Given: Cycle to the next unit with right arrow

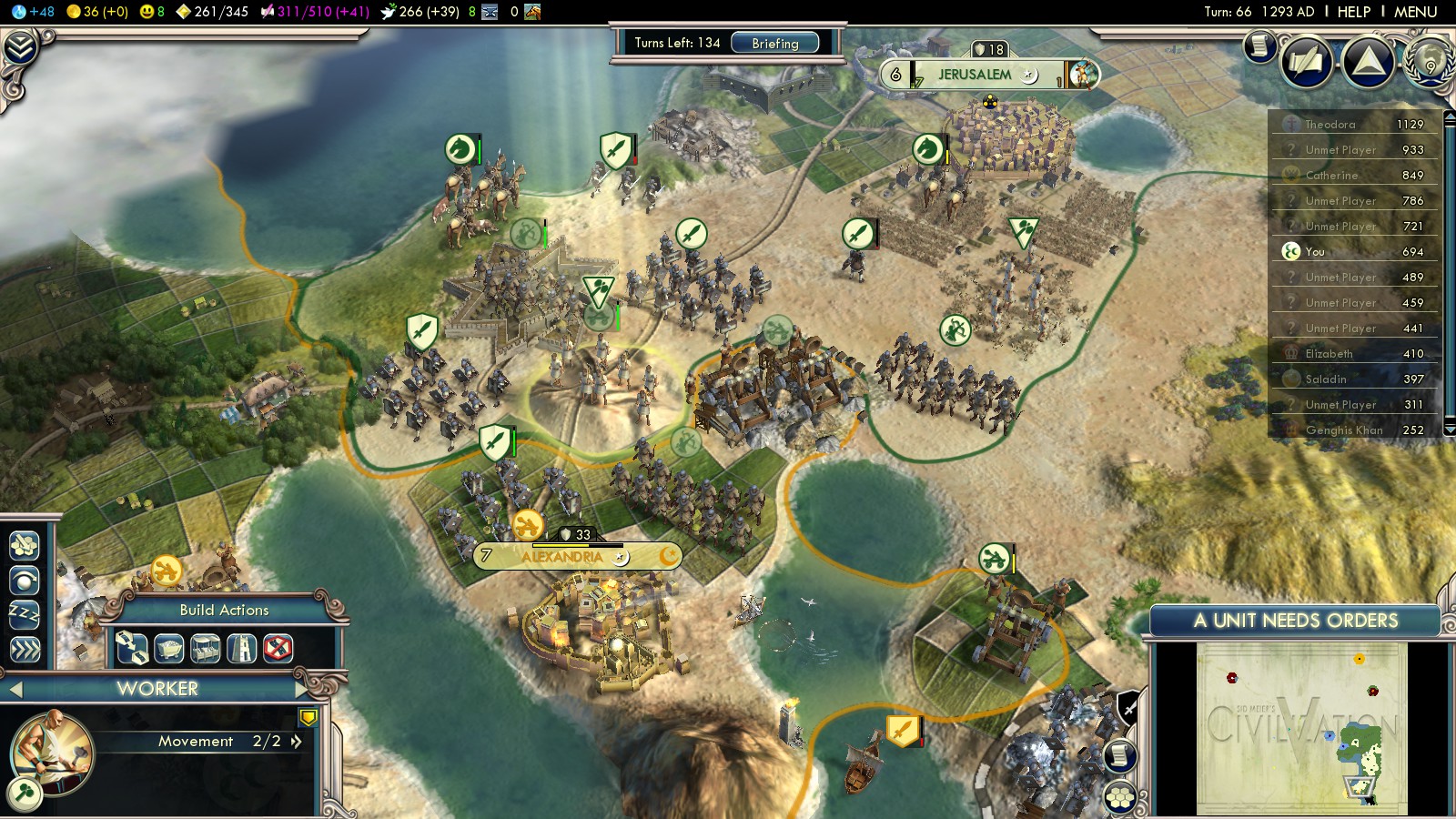Looking at the screenshot, I should coord(301,689).
